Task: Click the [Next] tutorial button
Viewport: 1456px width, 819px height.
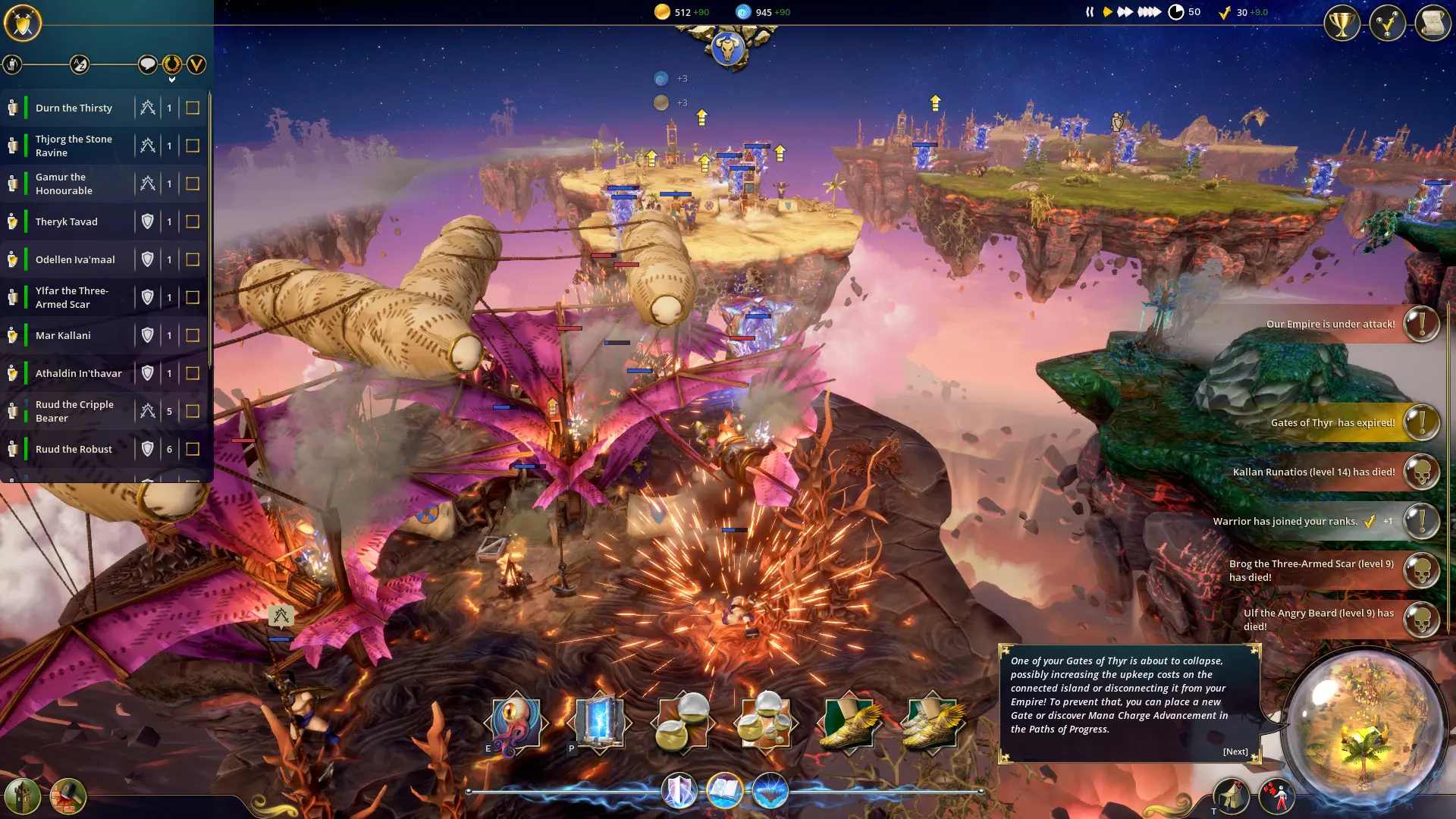Action: (x=1235, y=751)
